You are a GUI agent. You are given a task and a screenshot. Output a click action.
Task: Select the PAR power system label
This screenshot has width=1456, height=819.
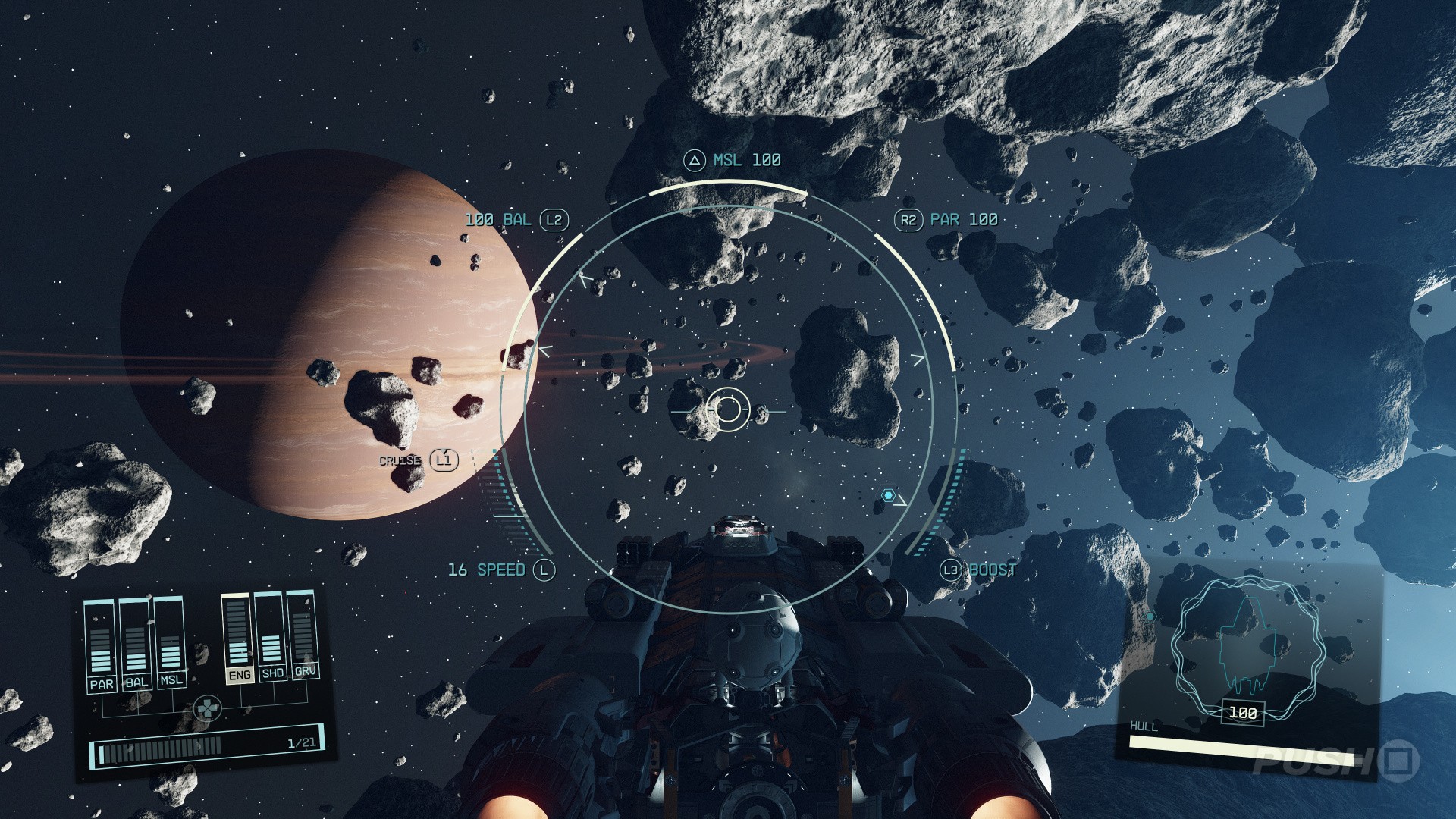point(102,684)
